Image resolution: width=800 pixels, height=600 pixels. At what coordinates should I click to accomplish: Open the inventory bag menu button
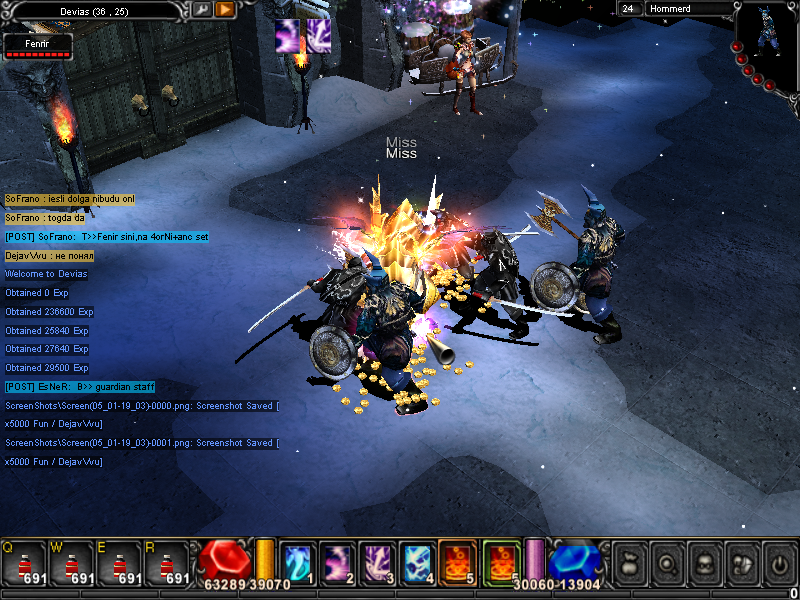[x=626, y=563]
